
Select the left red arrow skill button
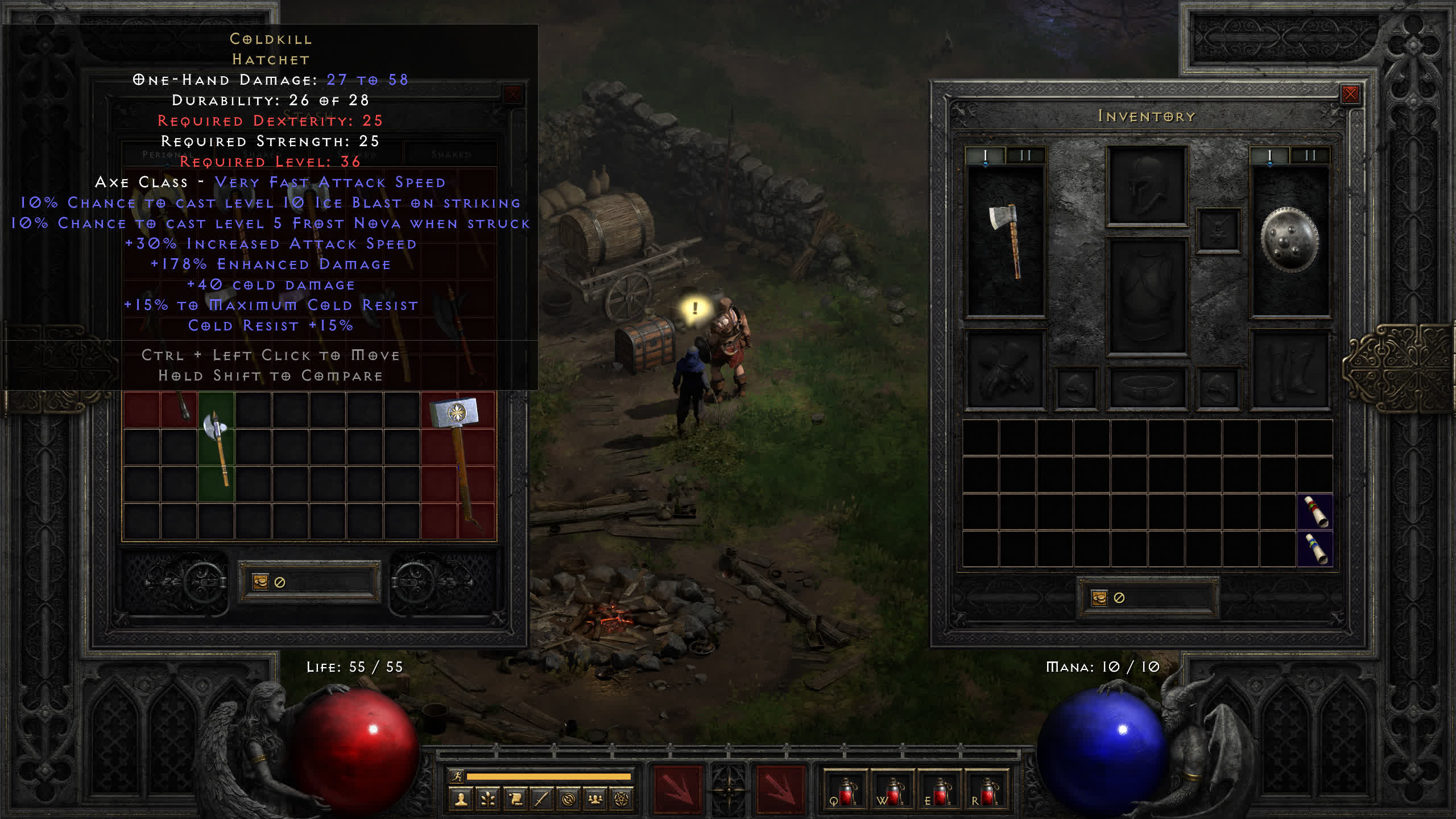[x=677, y=789]
